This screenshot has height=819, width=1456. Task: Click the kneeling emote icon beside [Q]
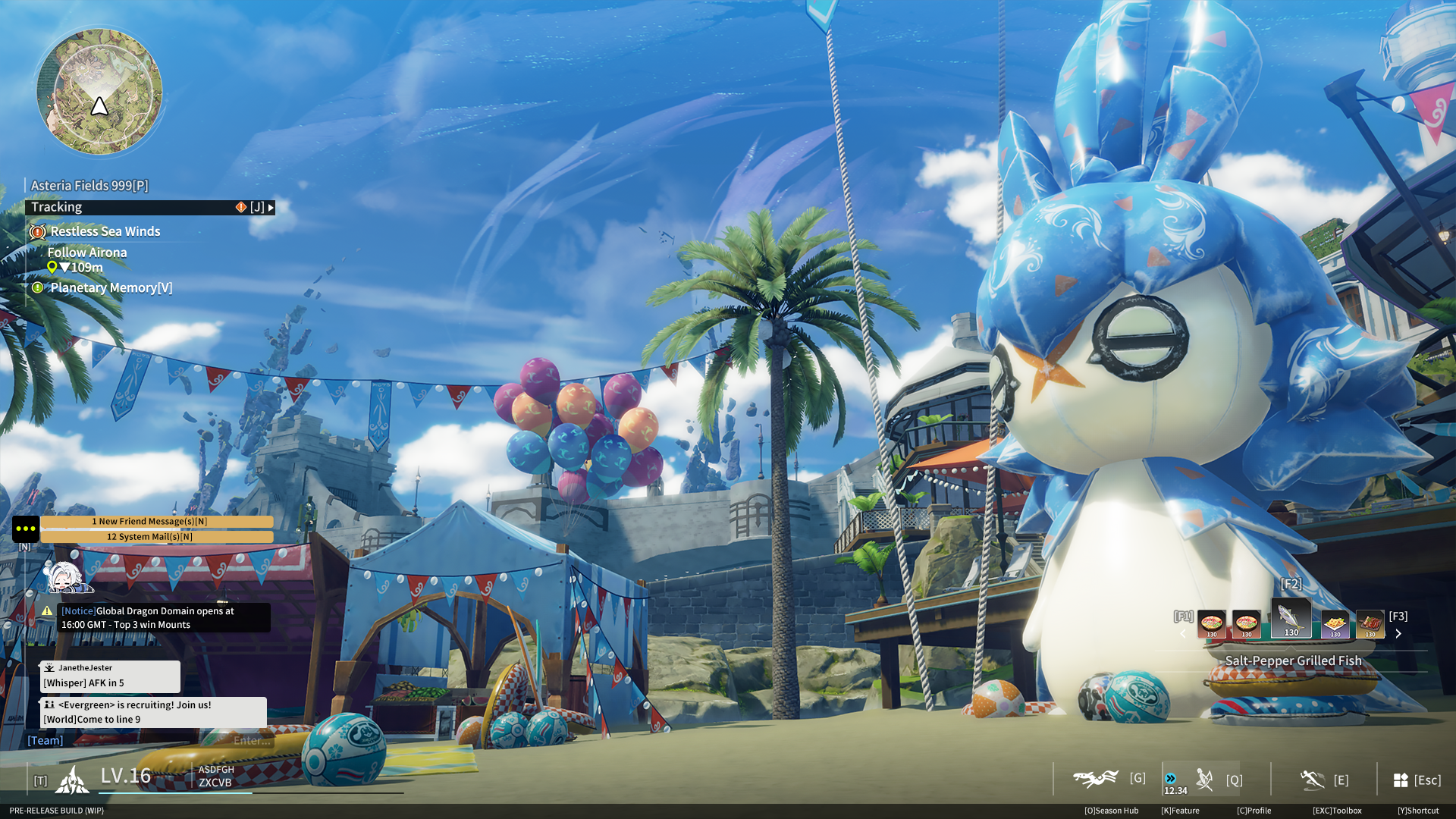pyautogui.click(x=1204, y=780)
